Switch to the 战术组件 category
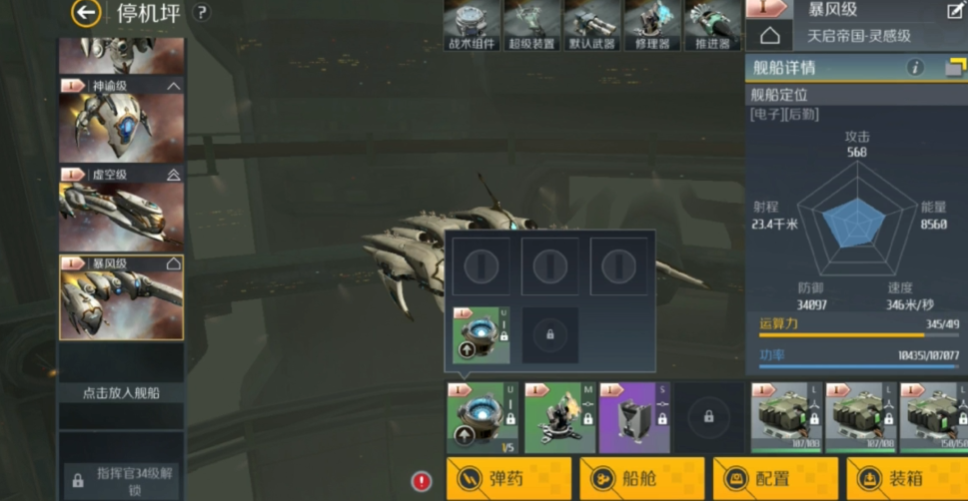The width and height of the screenshot is (968, 501). point(472,25)
